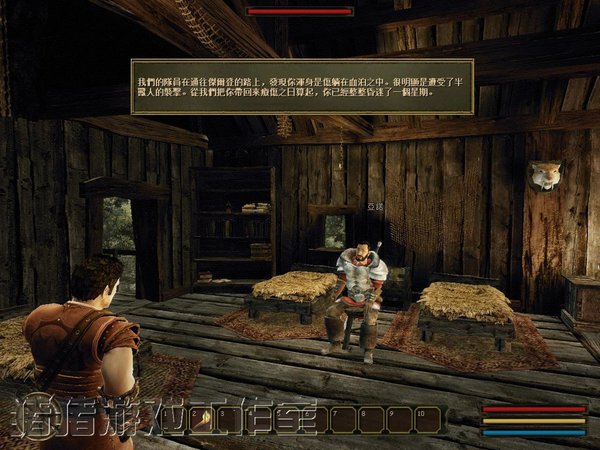Click the dialogue text box to continue

click(302, 87)
